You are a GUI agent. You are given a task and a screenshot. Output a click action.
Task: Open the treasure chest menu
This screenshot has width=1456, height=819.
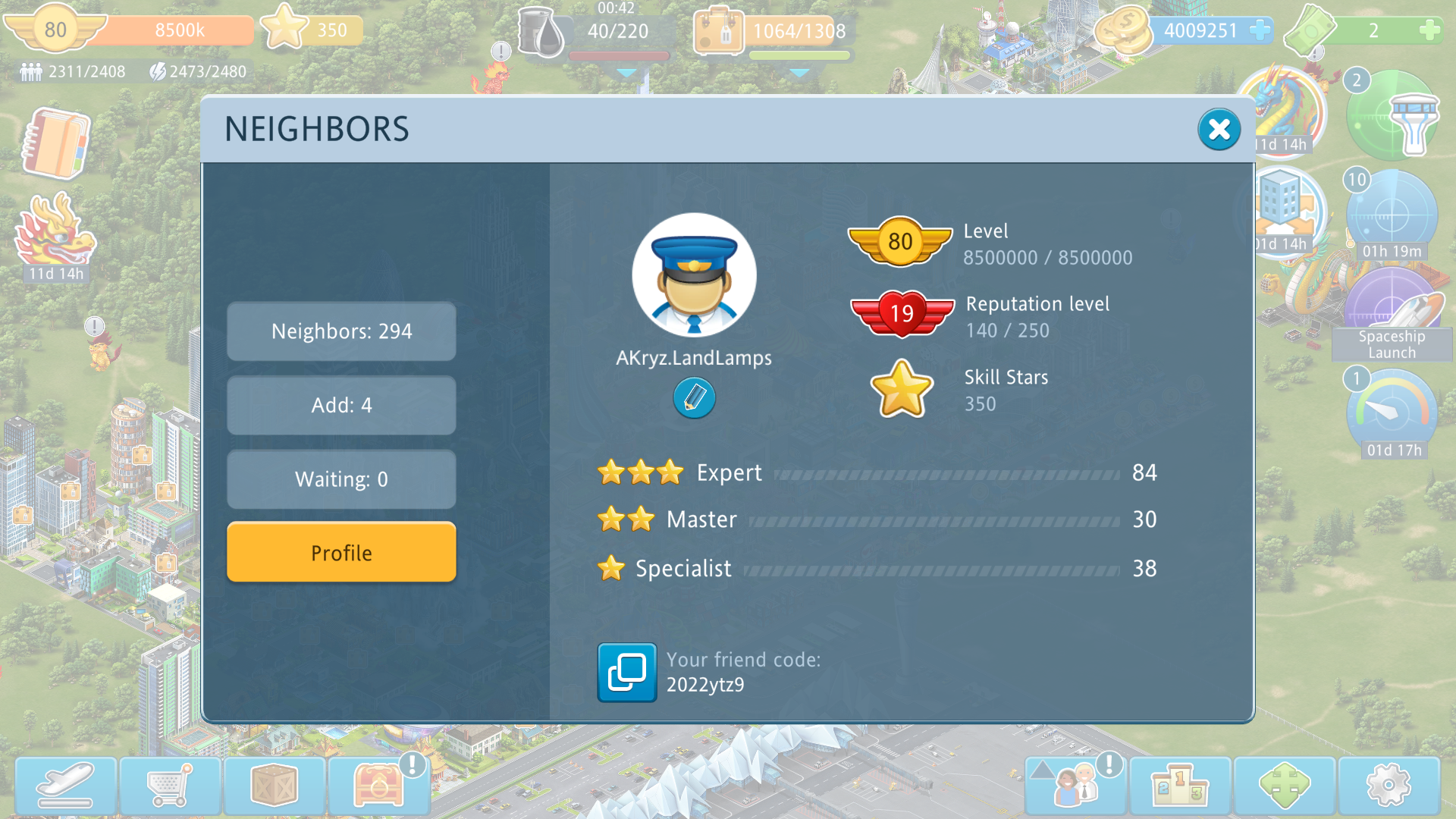pos(378,786)
